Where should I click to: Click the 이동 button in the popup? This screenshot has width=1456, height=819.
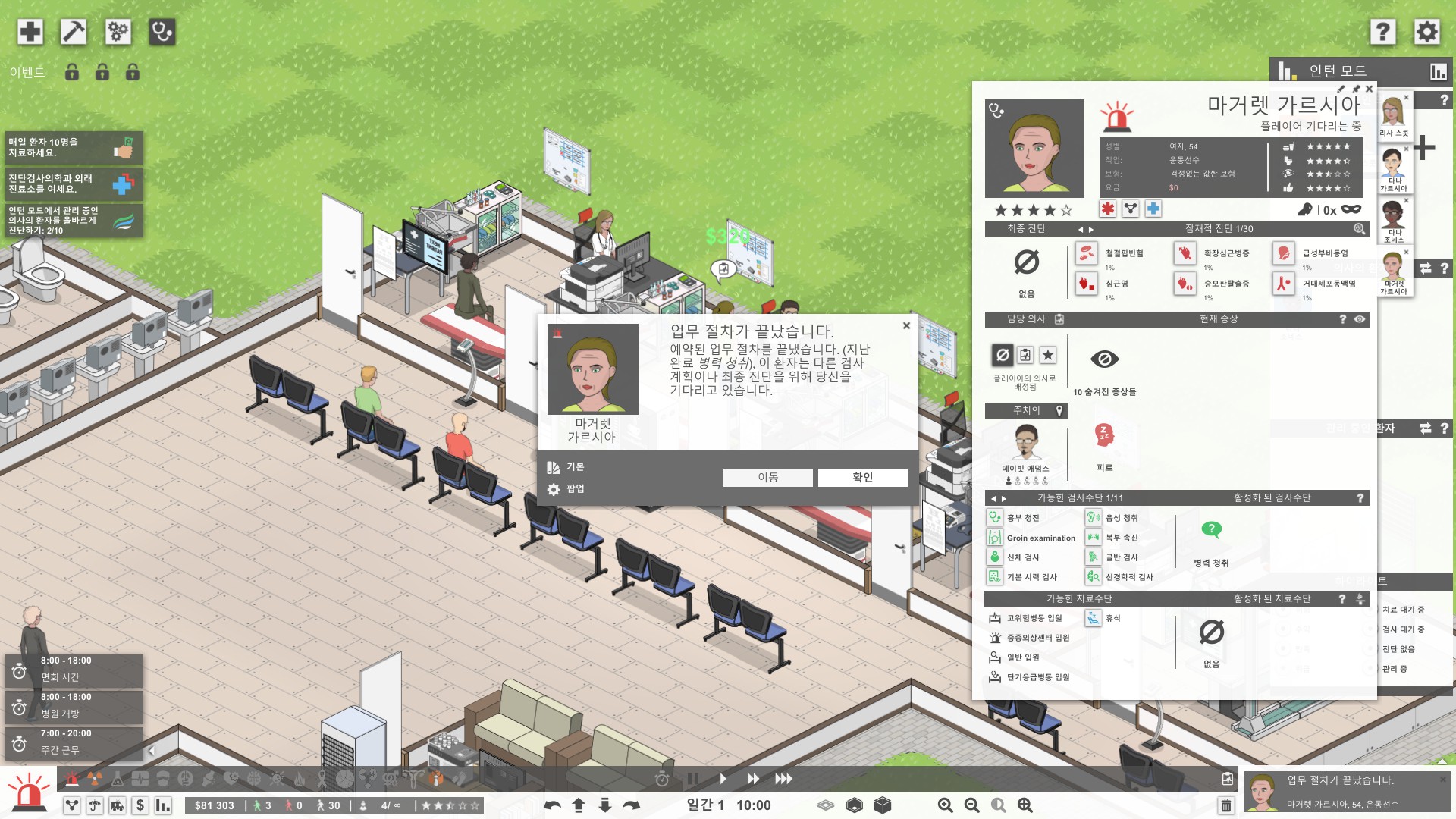coord(767,477)
